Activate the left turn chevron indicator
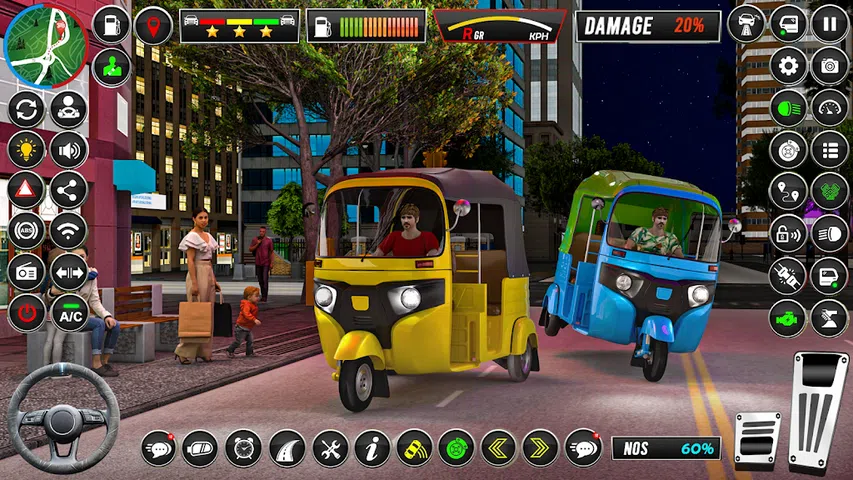Image resolution: width=853 pixels, height=480 pixels. click(x=498, y=447)
